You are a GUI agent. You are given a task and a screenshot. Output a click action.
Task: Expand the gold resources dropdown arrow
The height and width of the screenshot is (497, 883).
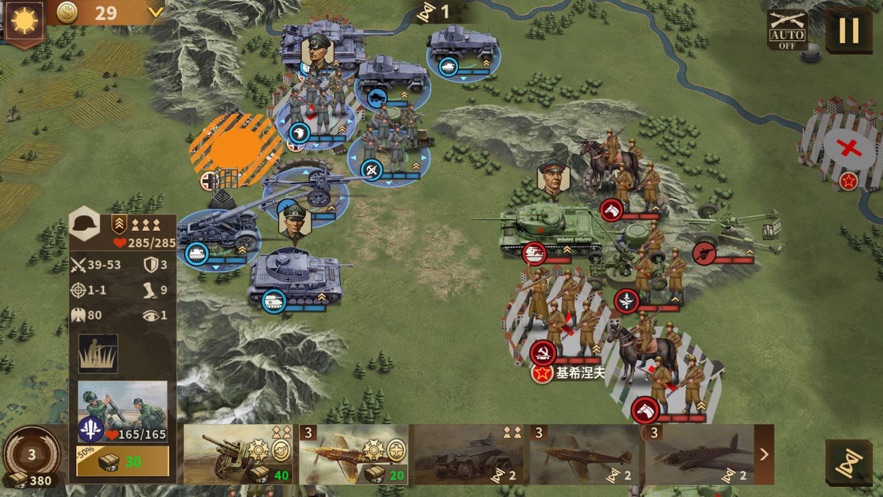[155, 12]
